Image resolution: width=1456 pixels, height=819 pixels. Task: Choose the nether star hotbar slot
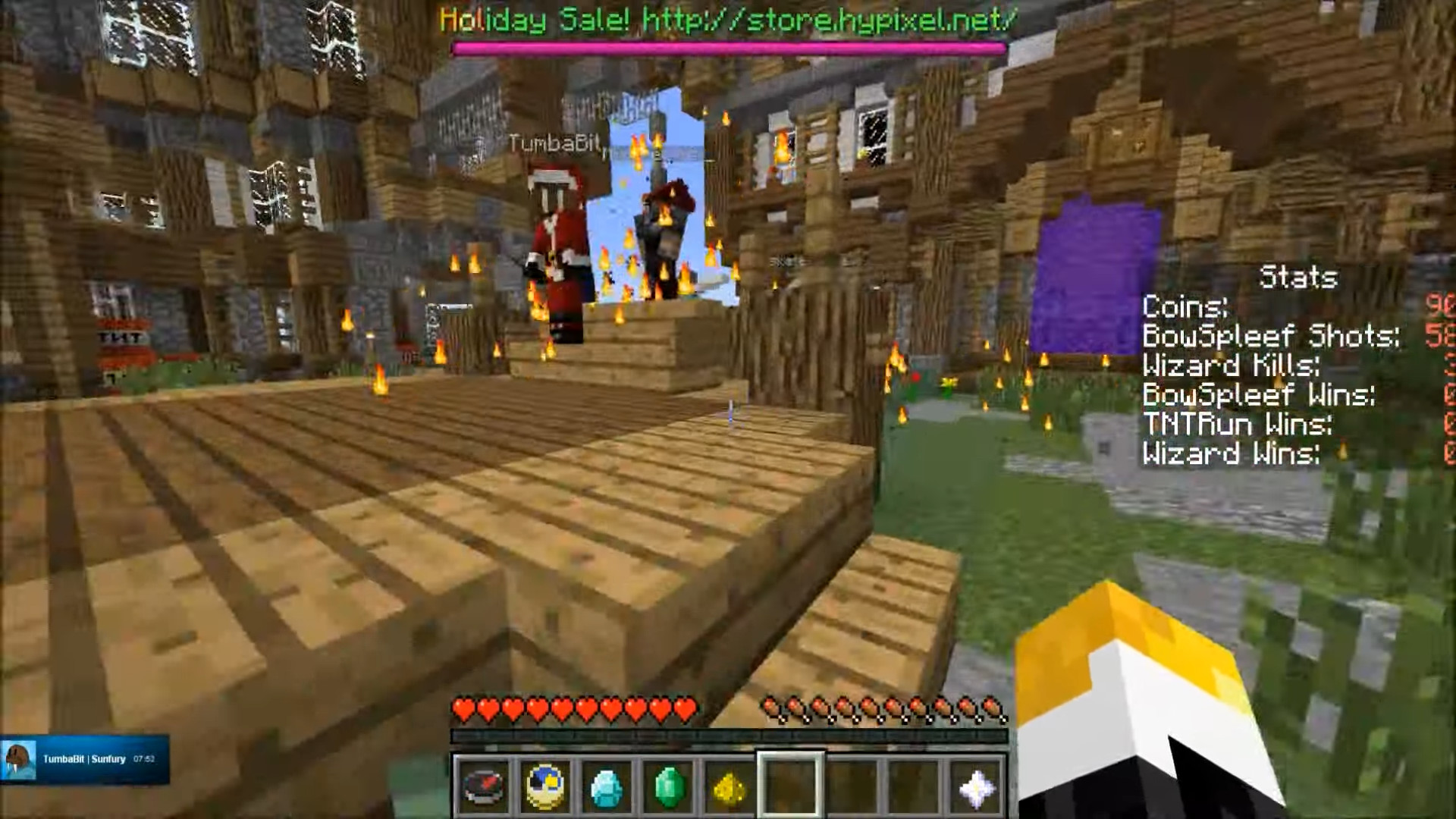pos(975,786)
